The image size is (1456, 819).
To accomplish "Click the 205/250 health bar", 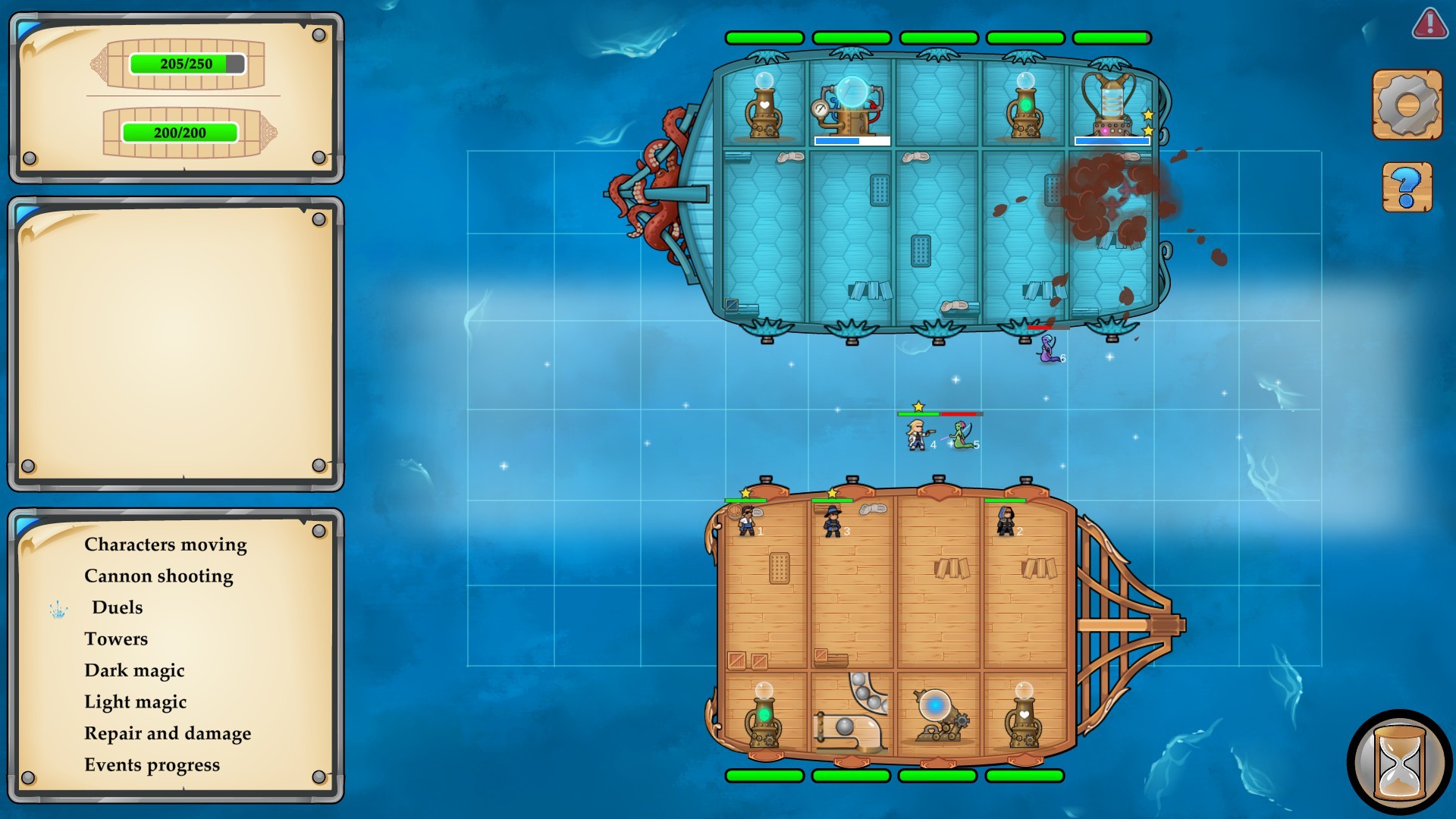I will (187, 65).
